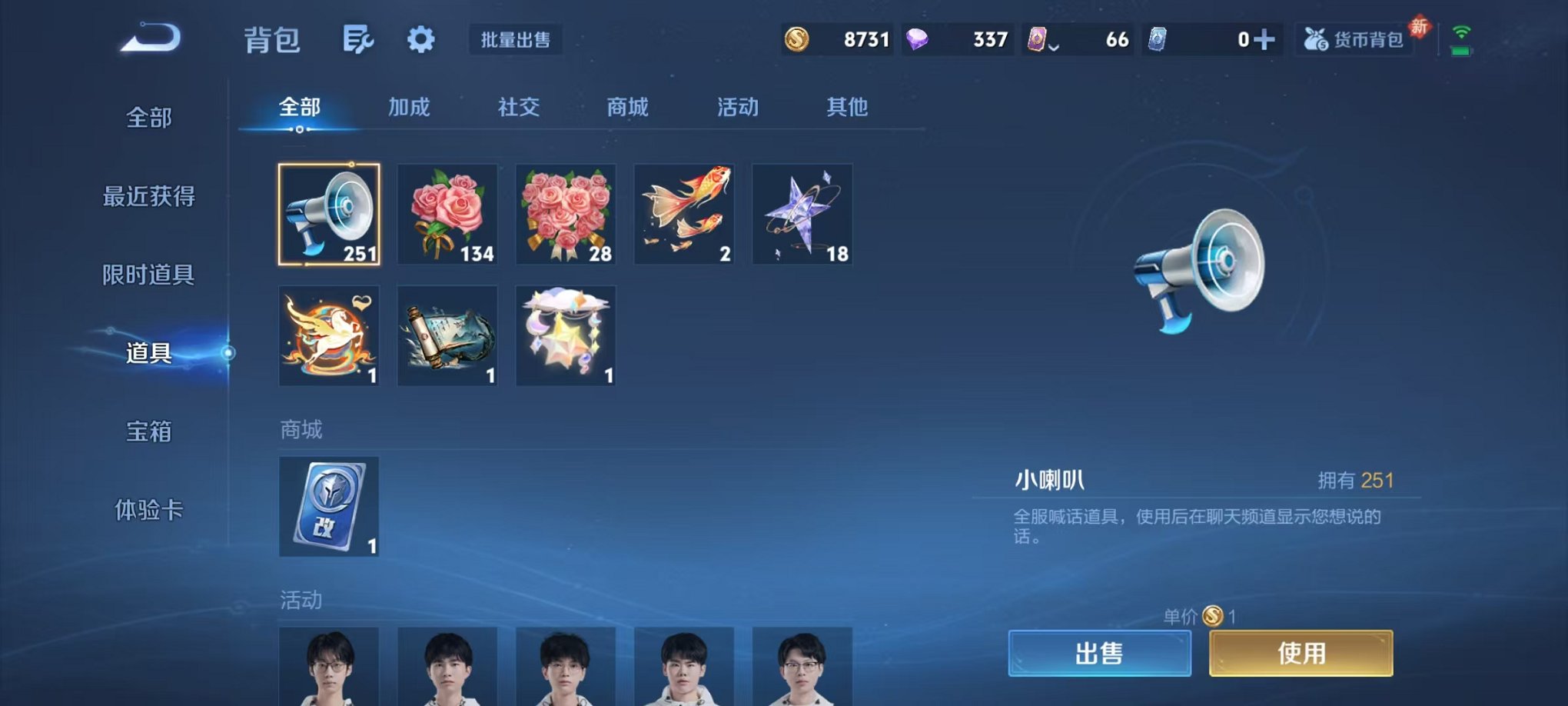The height and width of the screenshot is (706, 1568).
Task: Open the 货币背包 money bag
Action: (x=1356, y=38)
